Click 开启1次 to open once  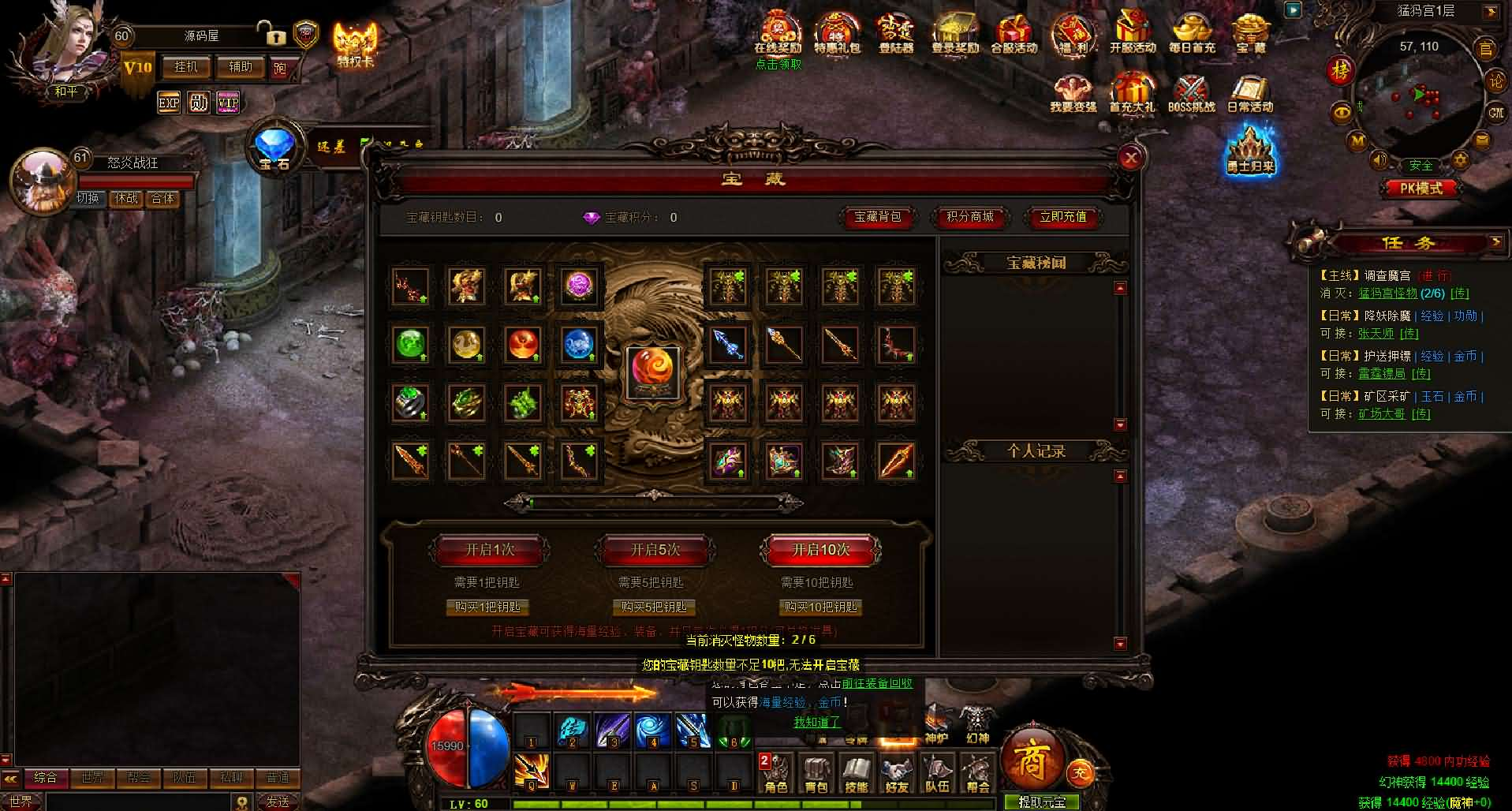point(489,550)
